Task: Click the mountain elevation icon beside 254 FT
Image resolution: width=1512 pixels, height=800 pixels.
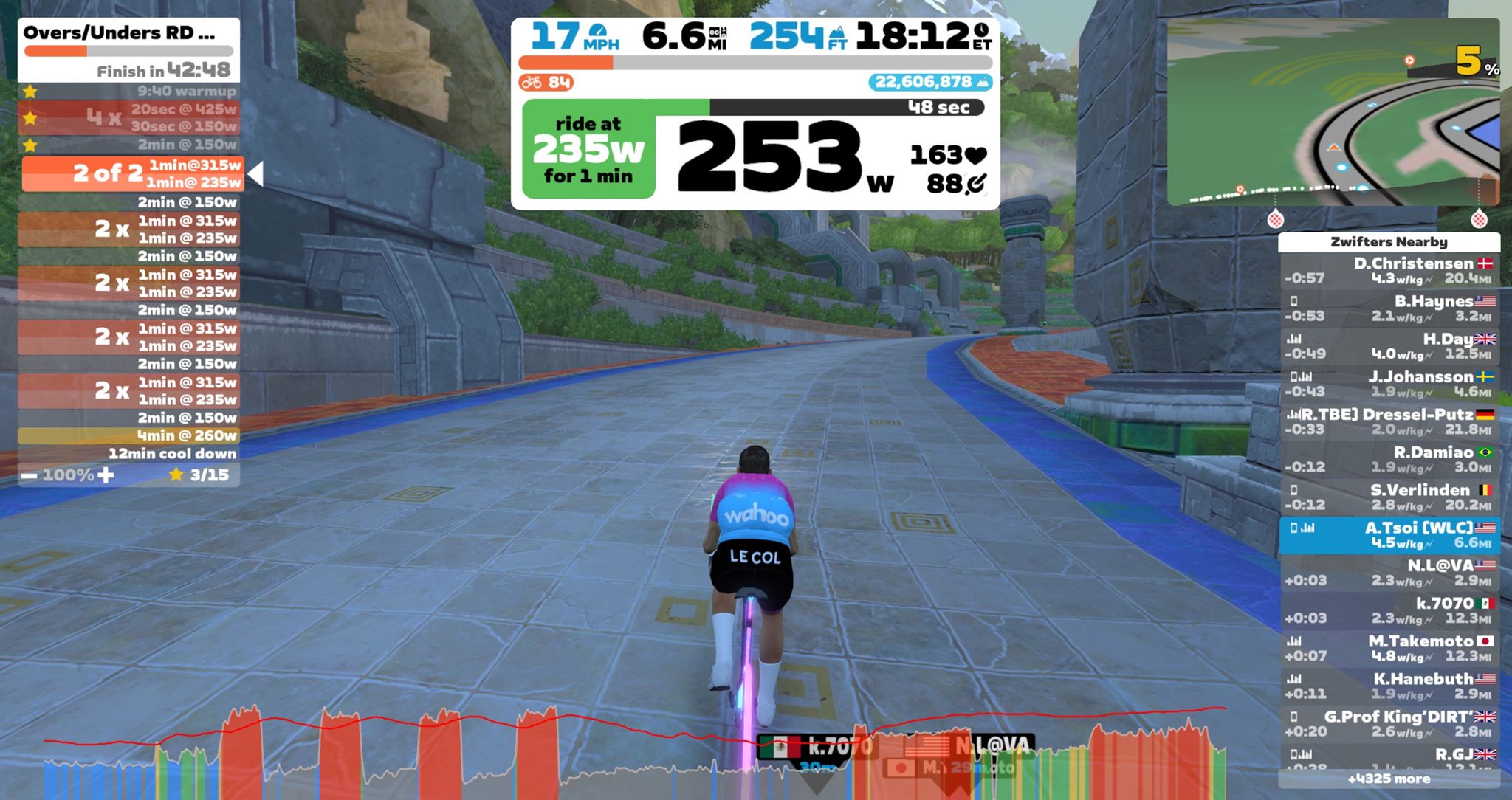Action: click(838, 33)
